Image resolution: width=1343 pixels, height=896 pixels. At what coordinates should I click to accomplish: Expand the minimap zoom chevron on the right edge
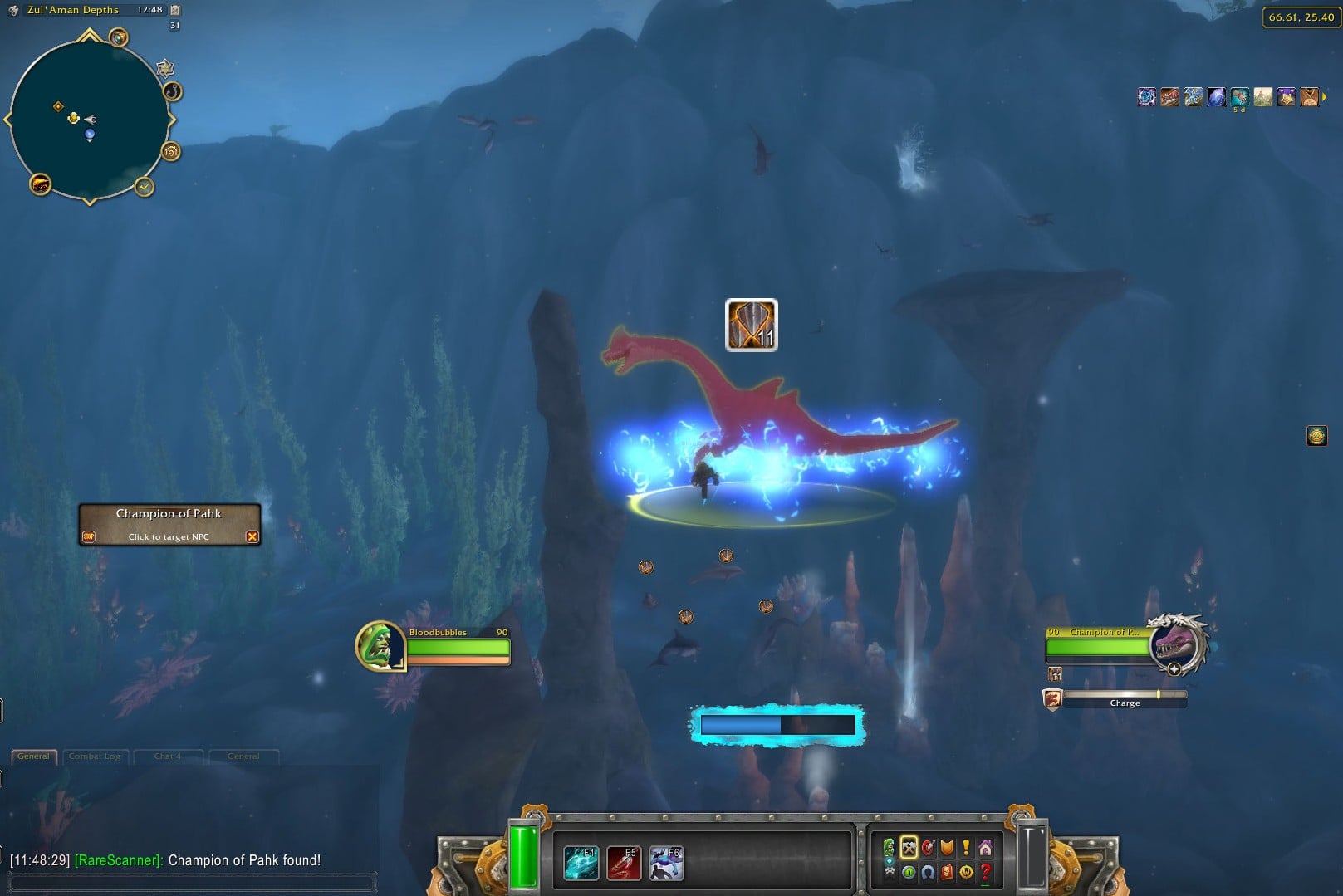(x=174, y=119)
